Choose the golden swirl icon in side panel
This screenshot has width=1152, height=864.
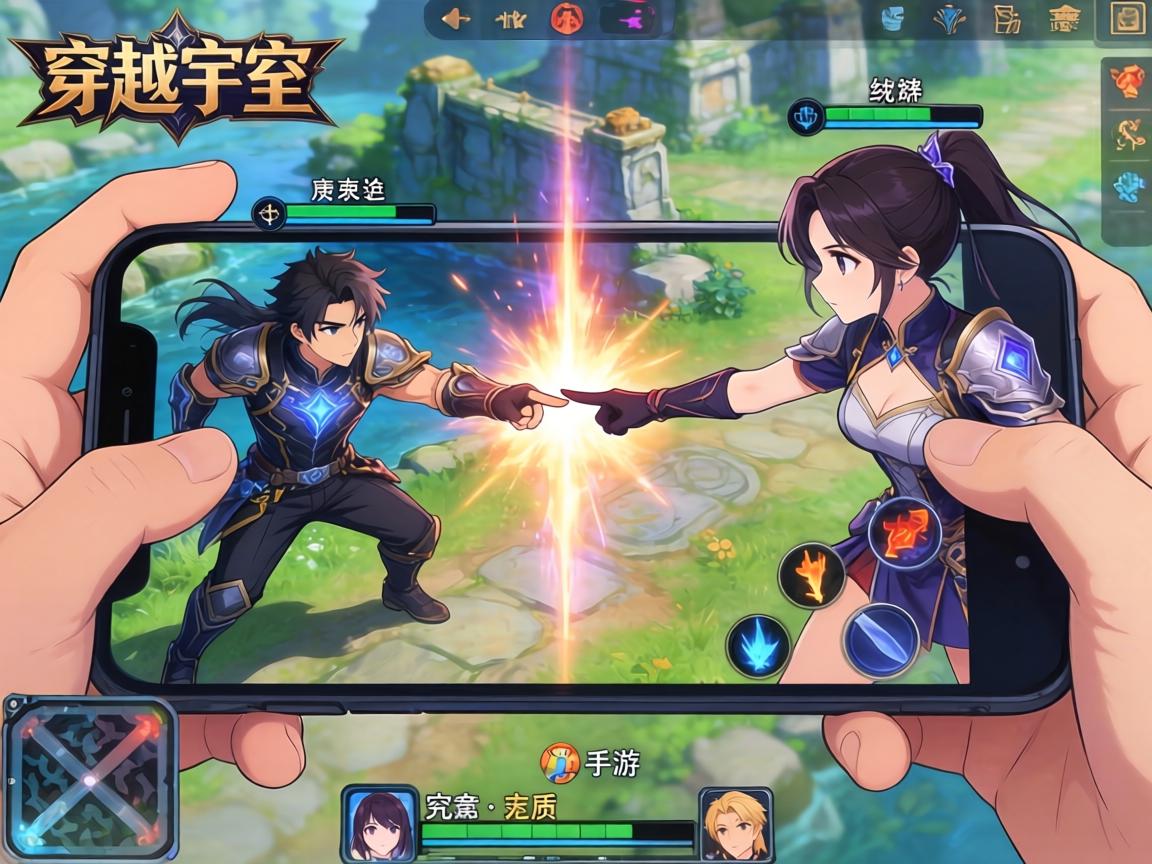[1128, 134]
